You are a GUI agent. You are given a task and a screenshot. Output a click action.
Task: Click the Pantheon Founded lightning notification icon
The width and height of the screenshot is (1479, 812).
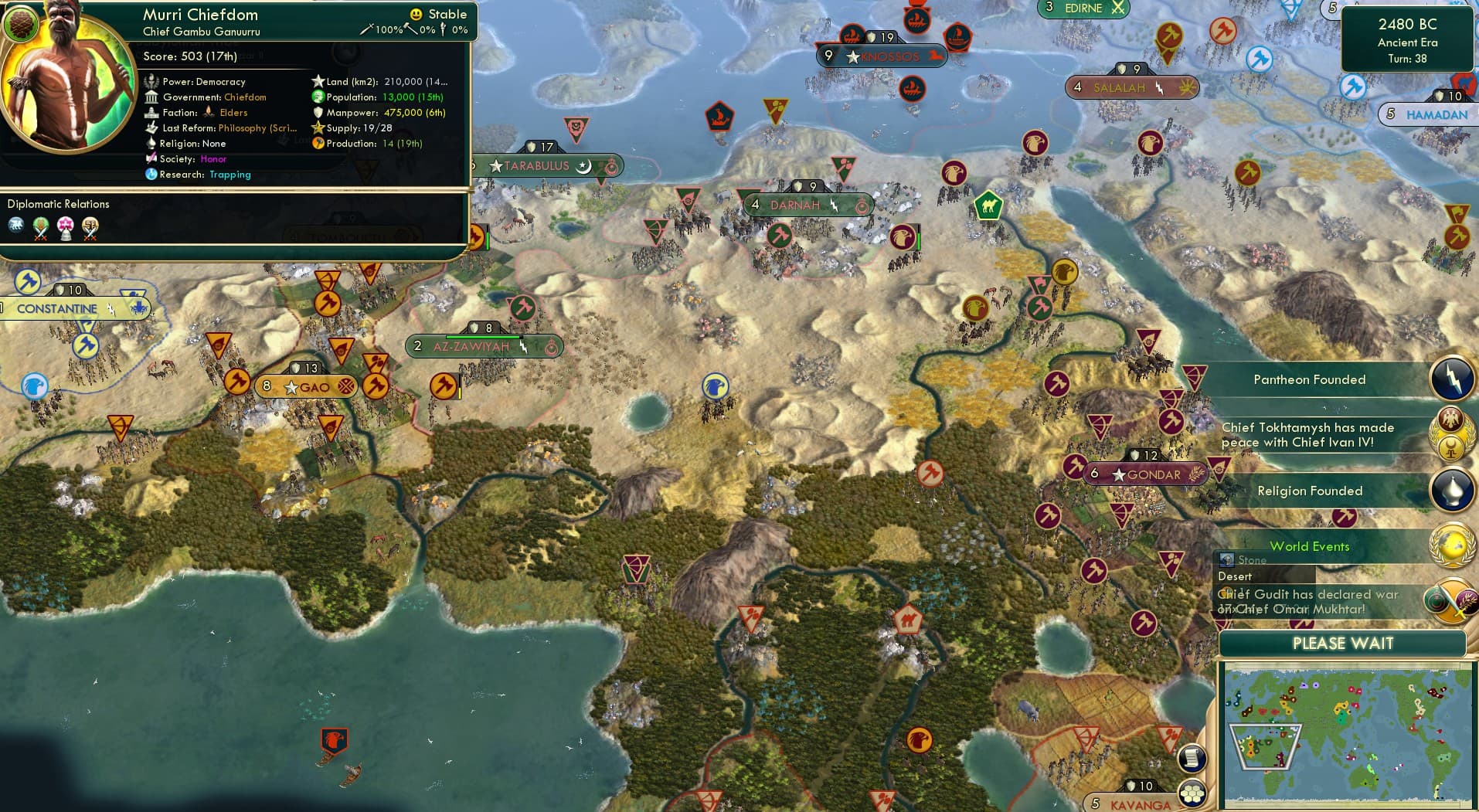[1453, 379]
